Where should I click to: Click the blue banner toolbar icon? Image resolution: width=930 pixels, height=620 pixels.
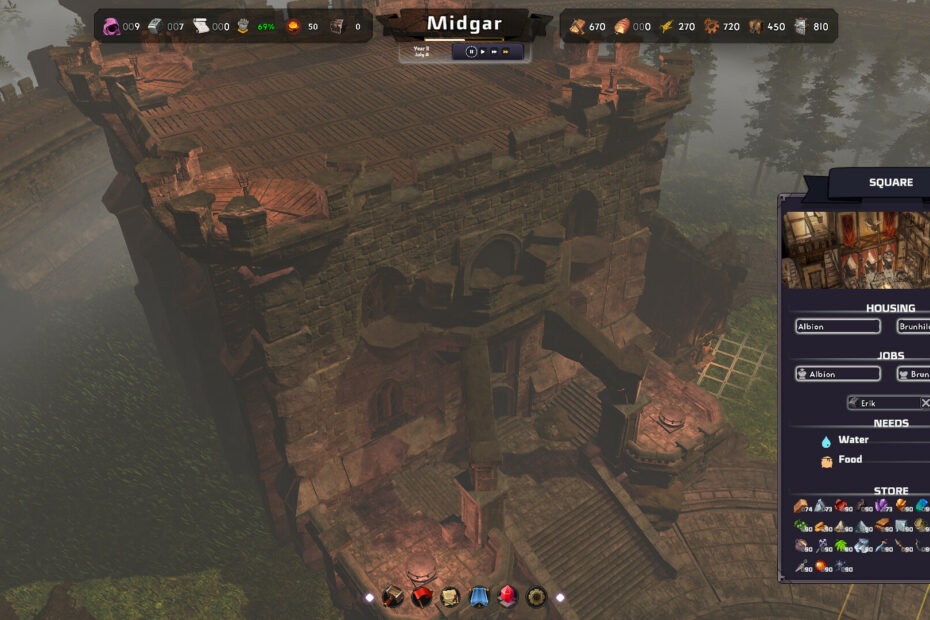[479, 597]
